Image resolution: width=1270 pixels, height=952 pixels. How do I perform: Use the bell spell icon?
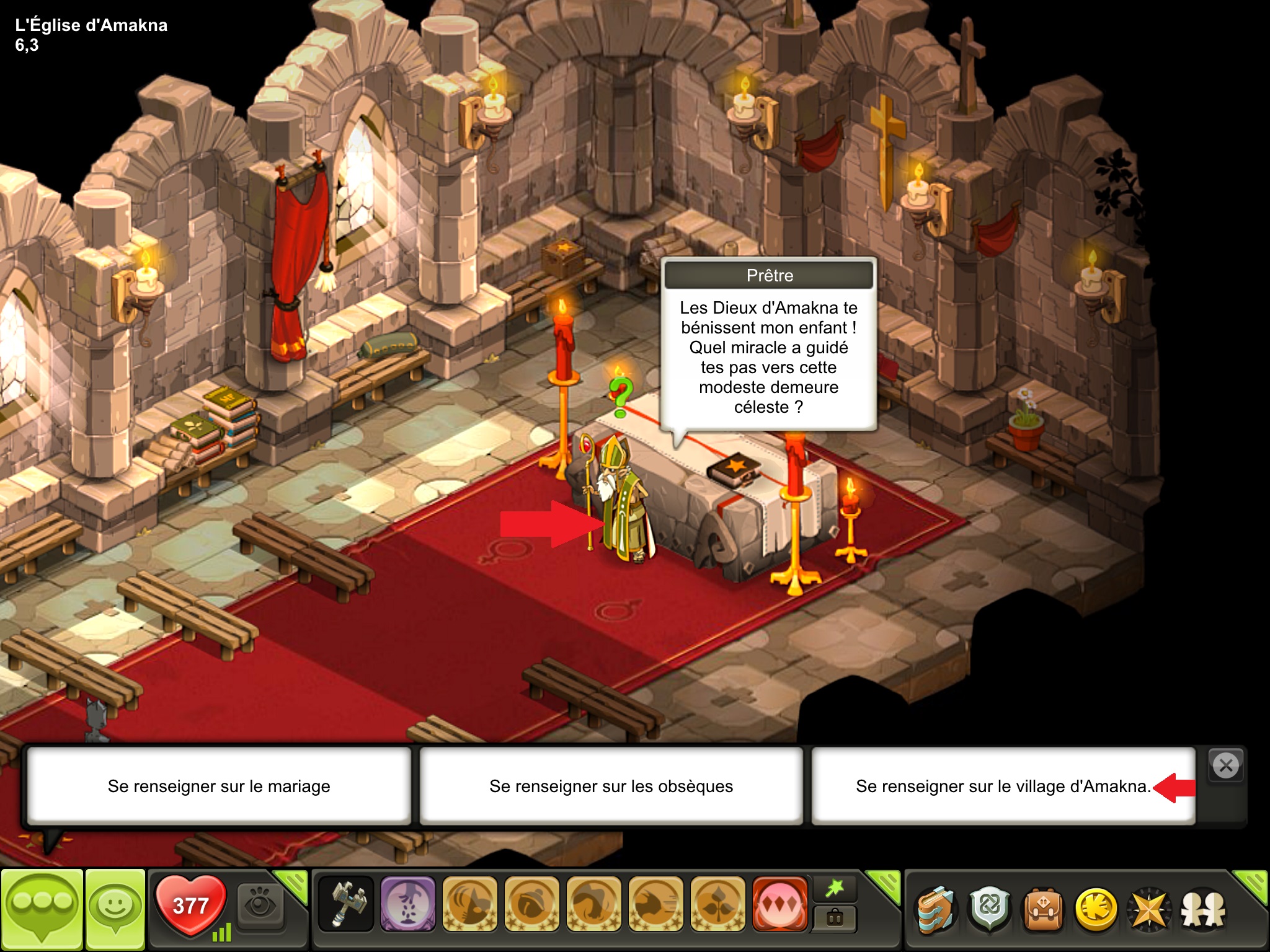pyautogui.click(x=531, y=904)
